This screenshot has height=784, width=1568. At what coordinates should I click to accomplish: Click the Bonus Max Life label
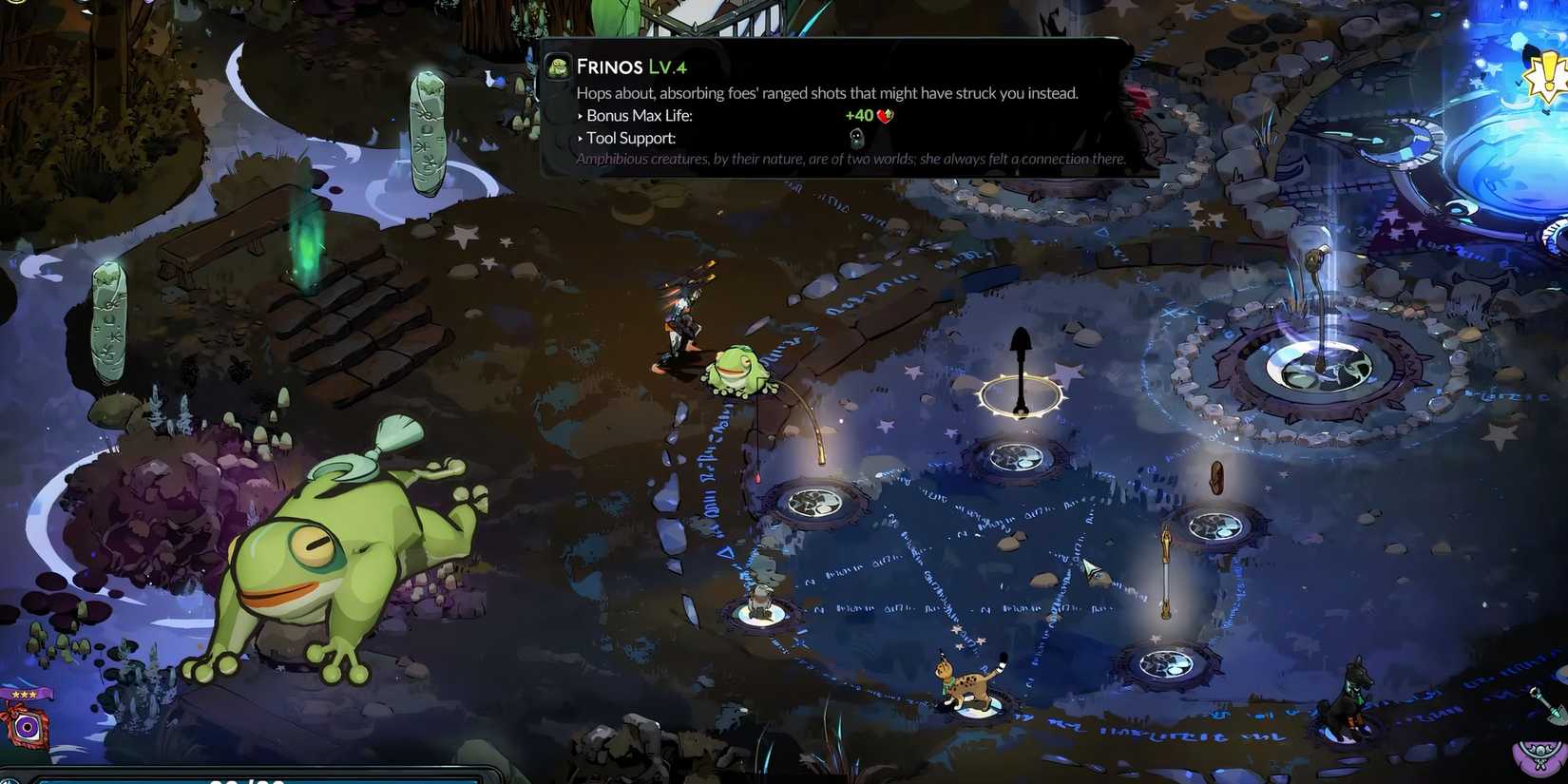636,115
